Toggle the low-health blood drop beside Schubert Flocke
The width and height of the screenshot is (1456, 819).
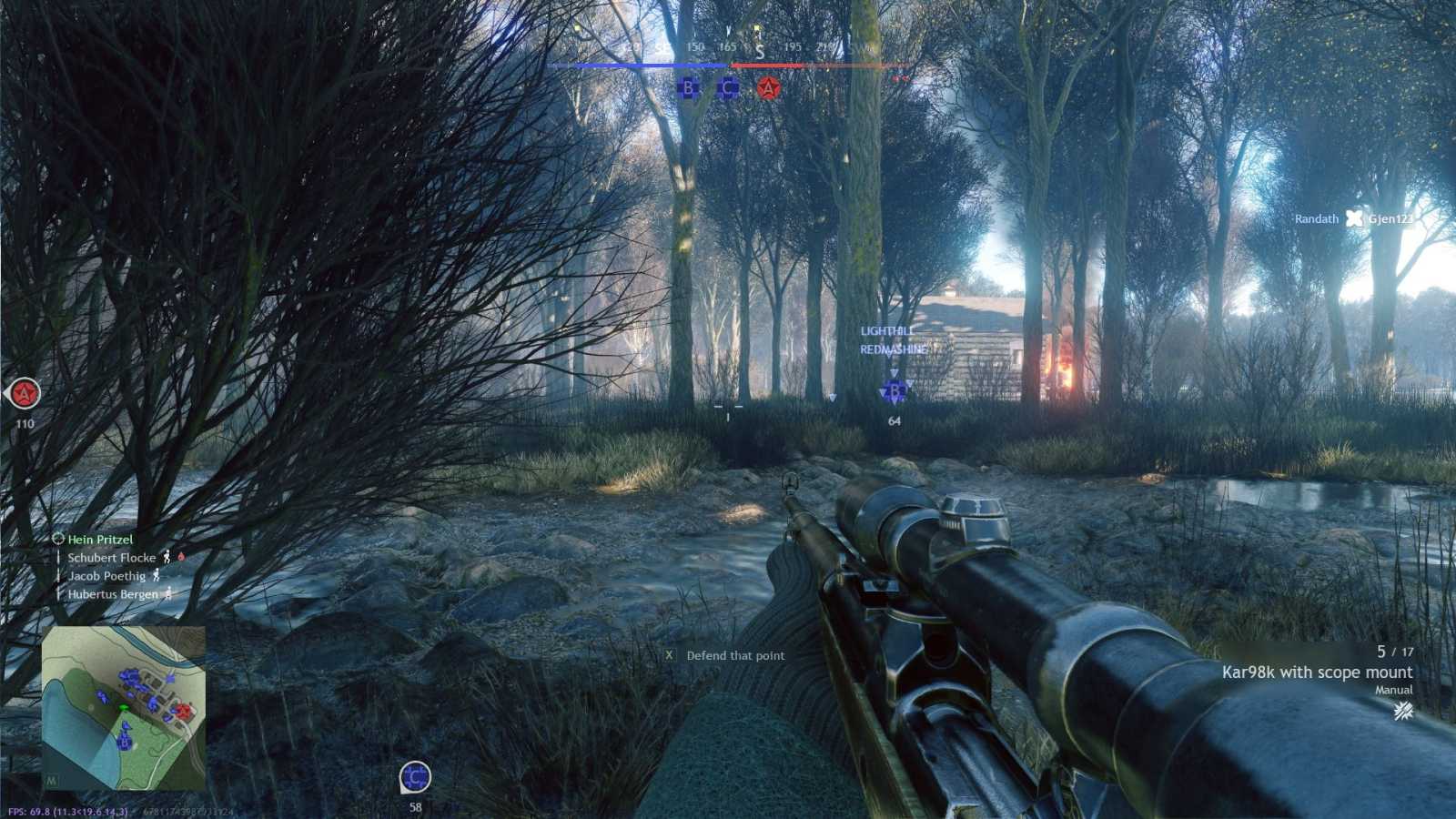183,558
